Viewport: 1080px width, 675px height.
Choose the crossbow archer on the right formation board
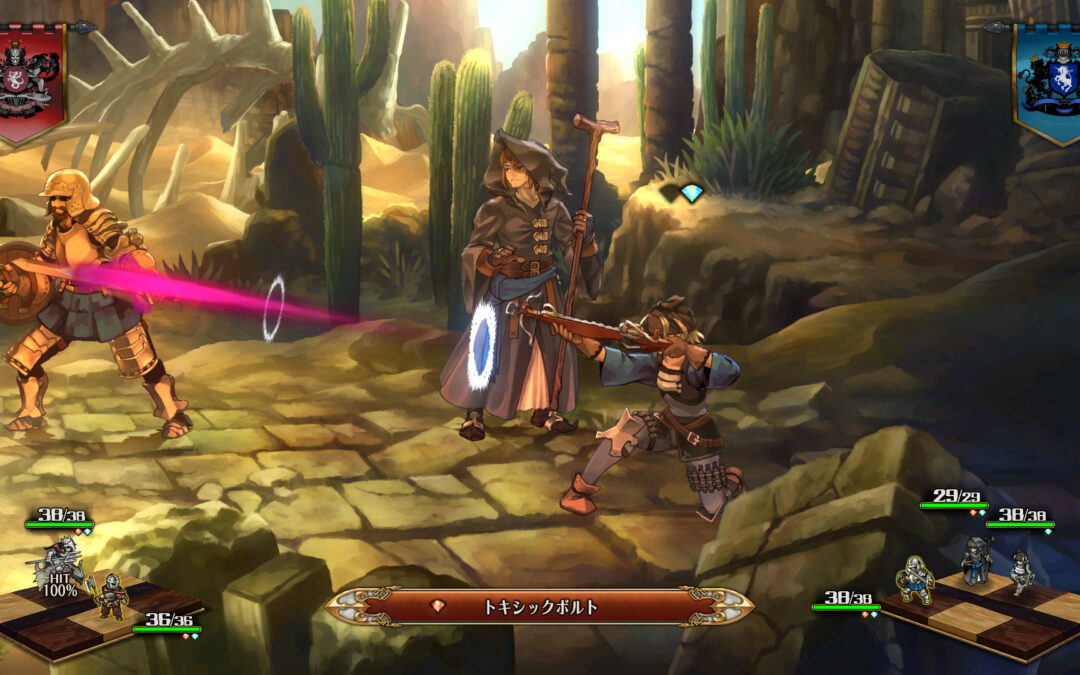(1019, 572)
